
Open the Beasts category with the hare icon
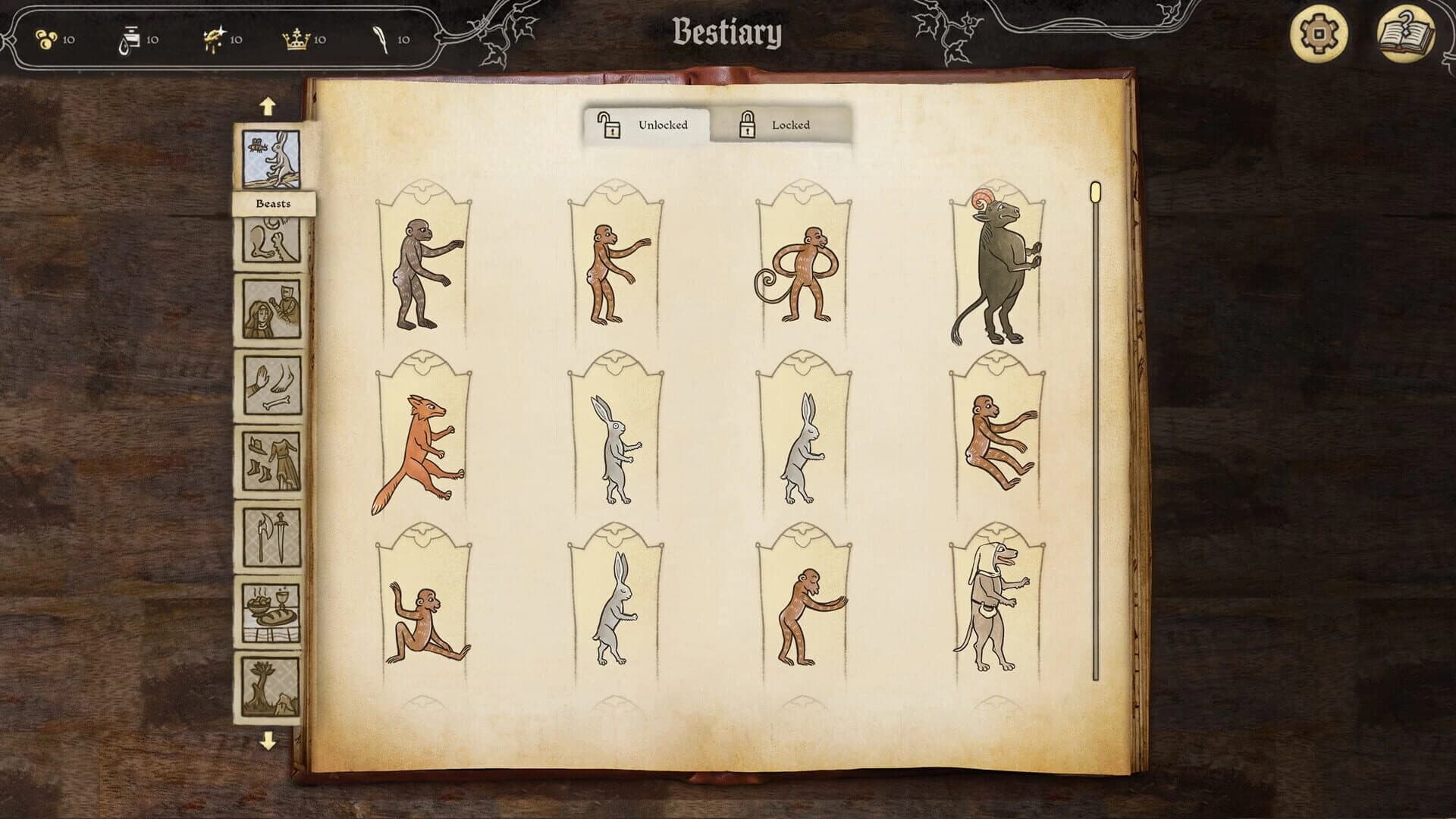tap(273, 155)
